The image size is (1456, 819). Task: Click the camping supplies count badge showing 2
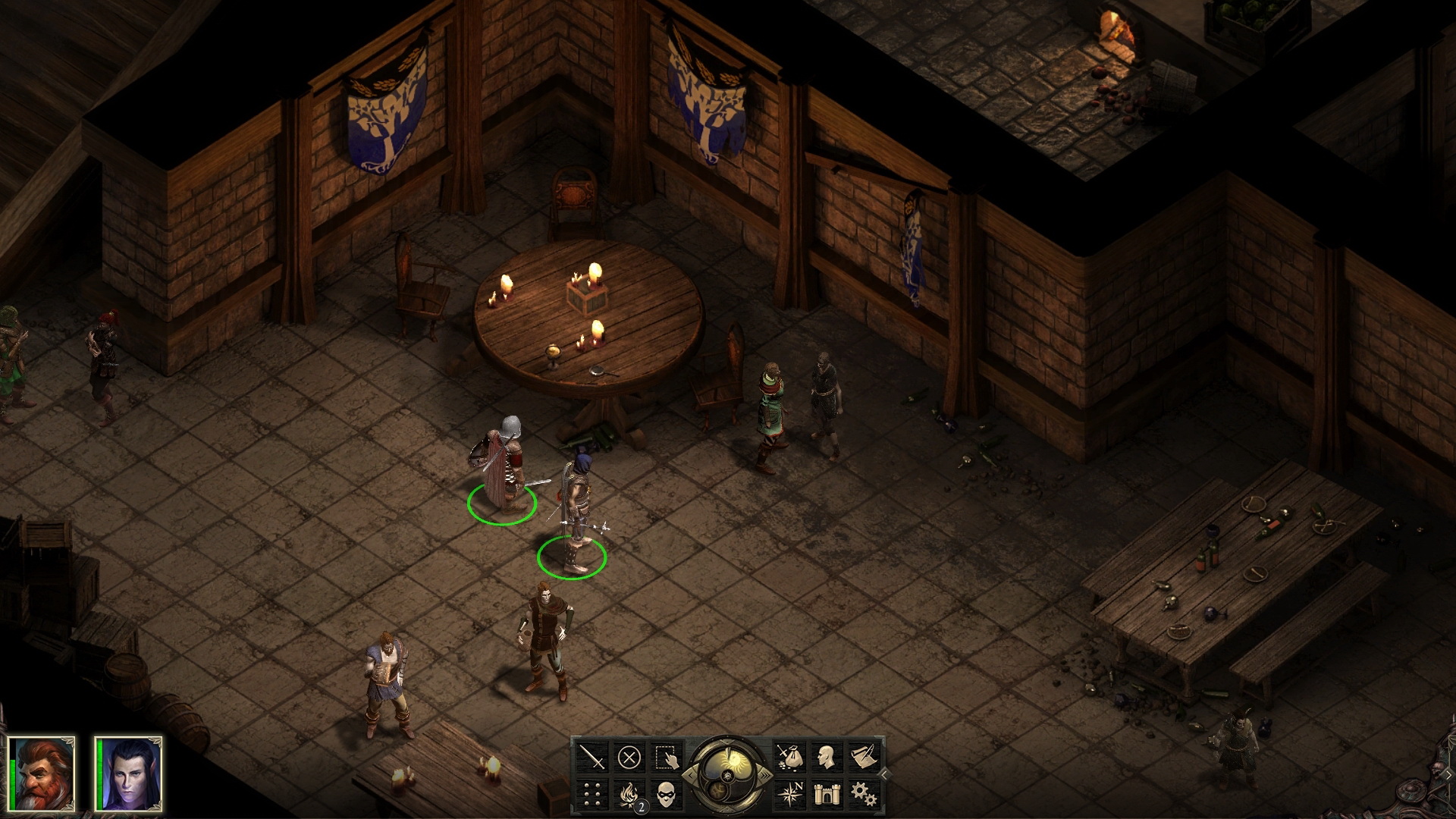641,807
